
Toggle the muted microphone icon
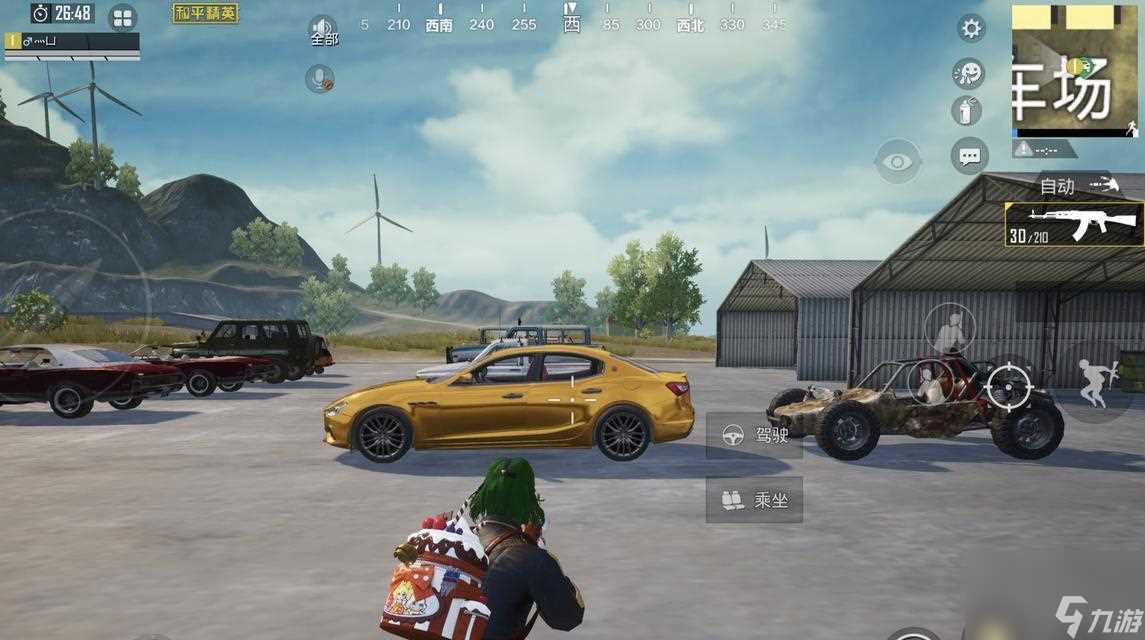click(320, 79)
